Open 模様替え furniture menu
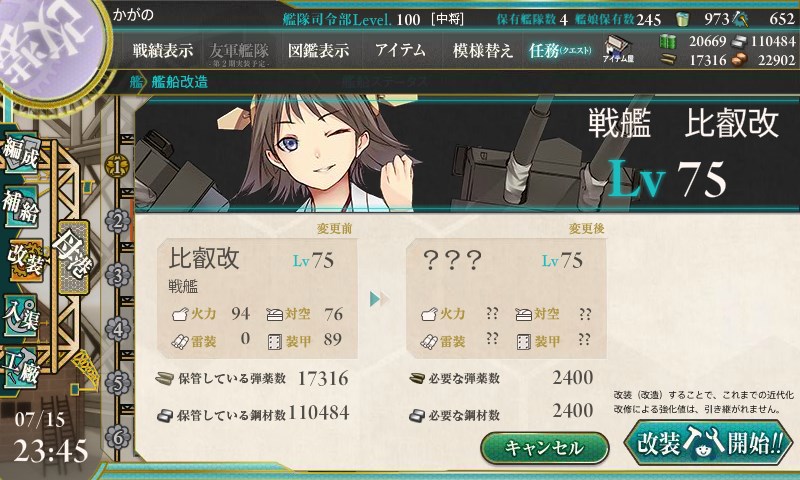The height and width of the screenshot is (480, 800). coord(482,50)
